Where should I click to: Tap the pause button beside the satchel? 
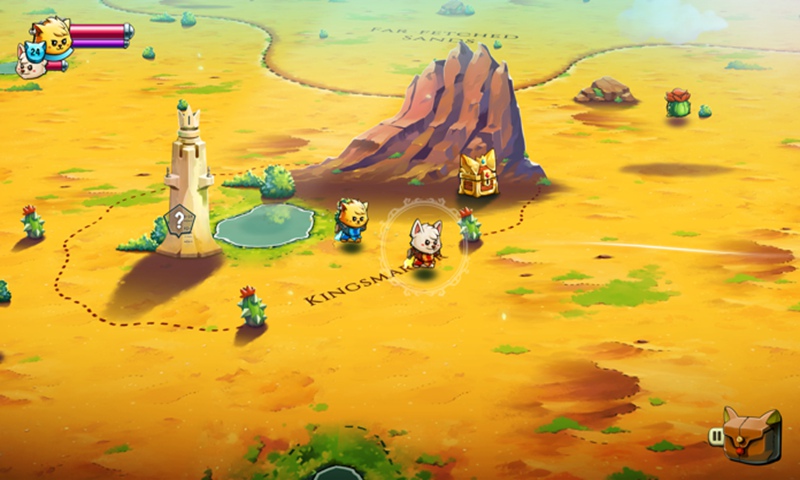[x=716, y=436]
